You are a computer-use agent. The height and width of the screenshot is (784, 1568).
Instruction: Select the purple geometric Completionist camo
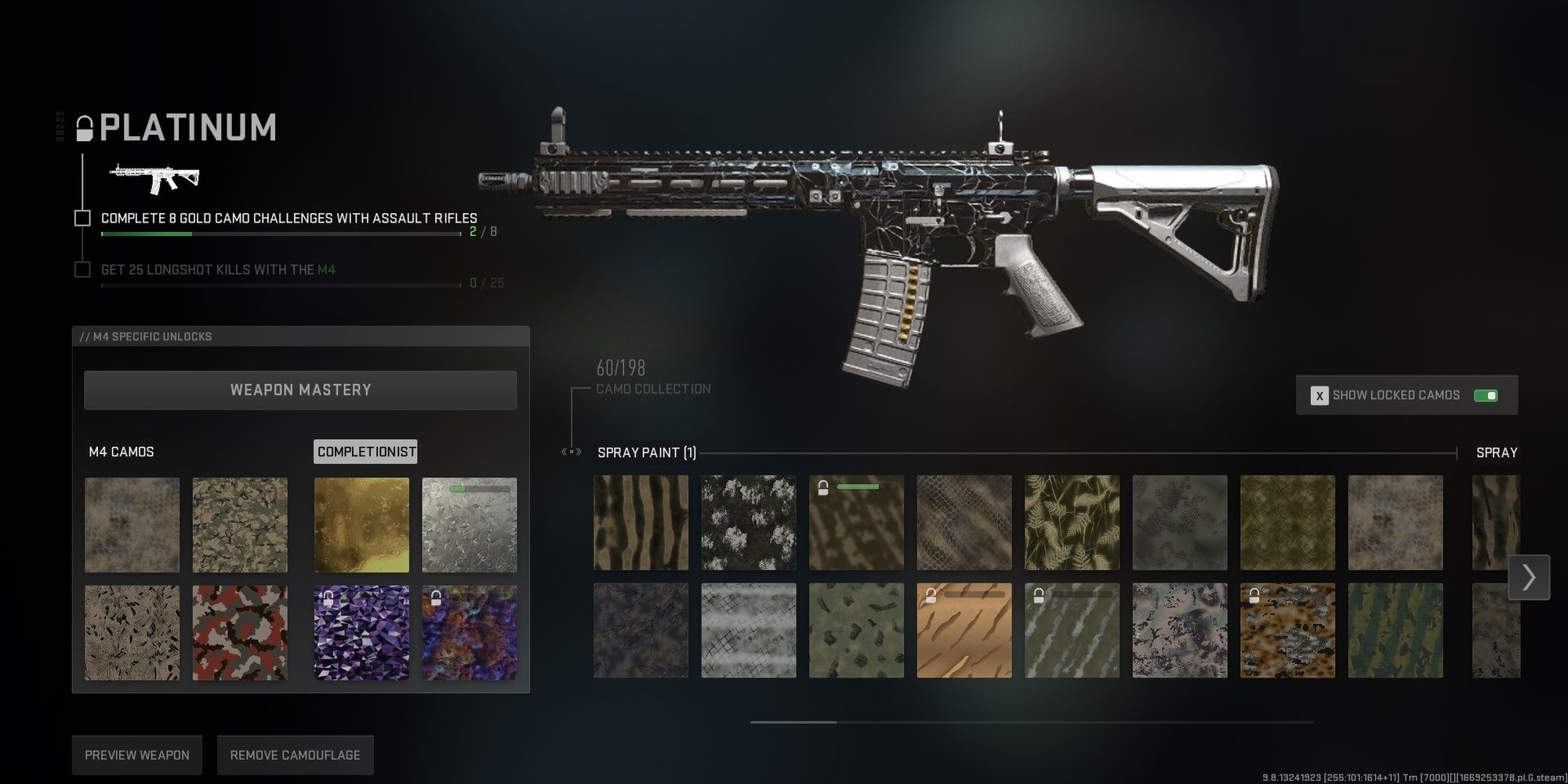[x=361, y=631]
